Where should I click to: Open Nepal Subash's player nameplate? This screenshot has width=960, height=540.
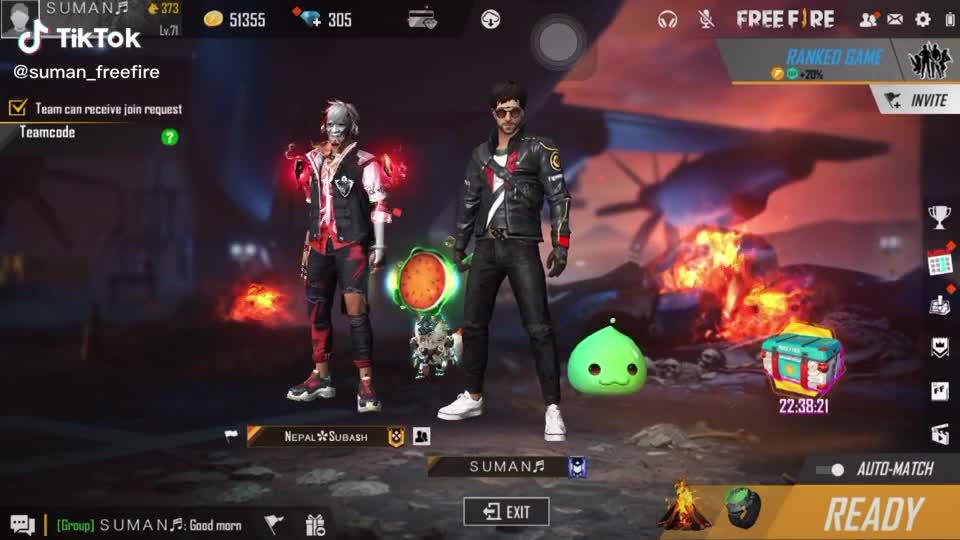pyautogui.click(x=325, y=436)
